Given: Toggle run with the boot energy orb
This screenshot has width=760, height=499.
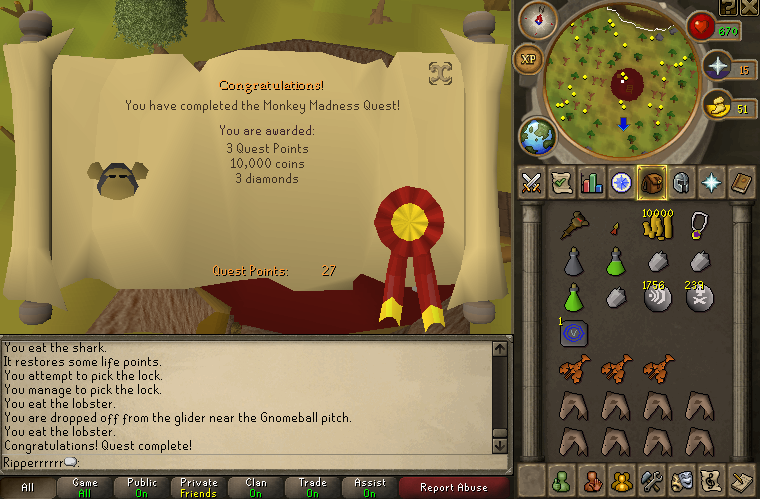Looking at the screenshot, I should [717, 107].
